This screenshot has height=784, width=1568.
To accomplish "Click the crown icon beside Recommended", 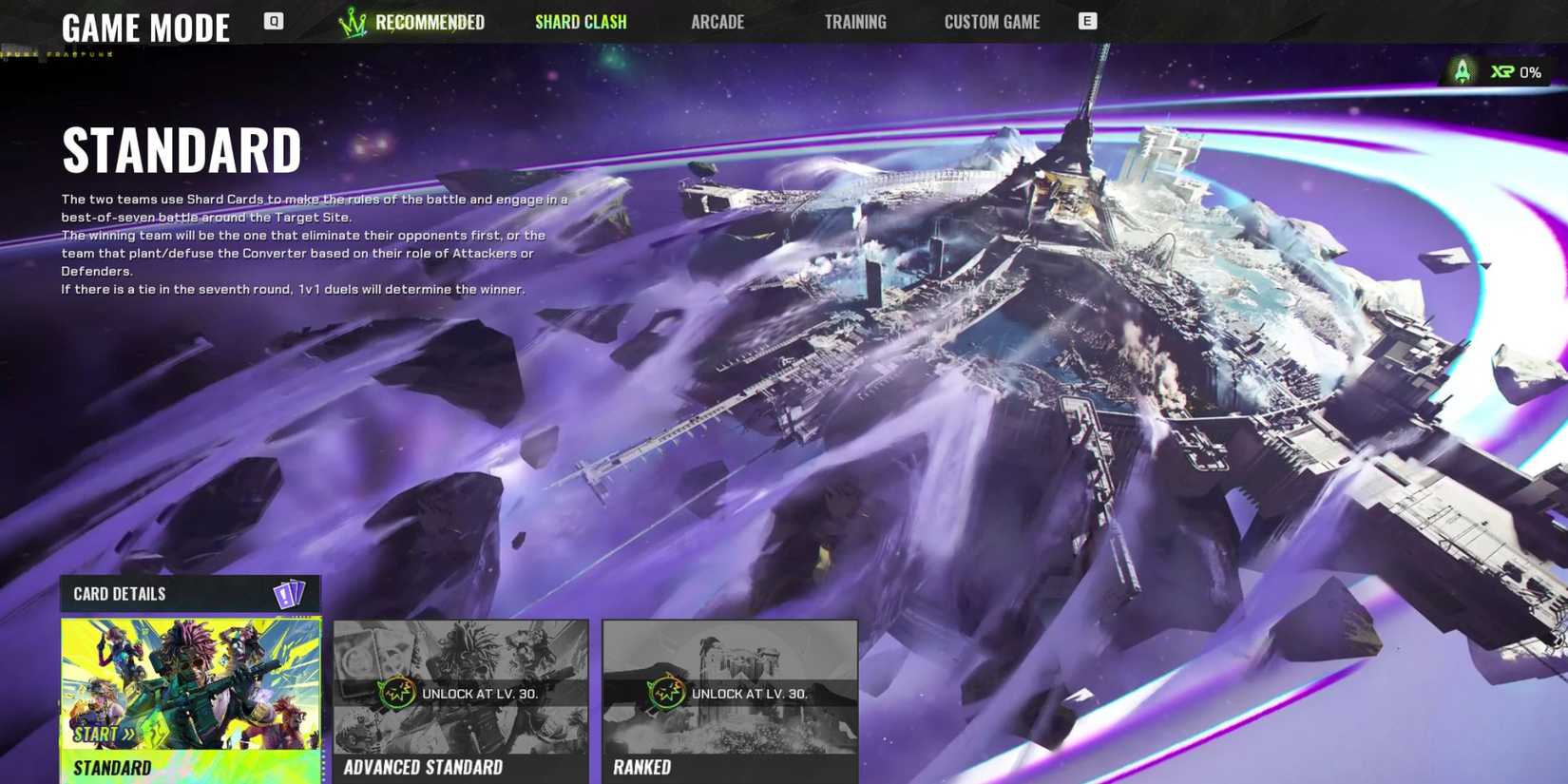I will (351, 21).
